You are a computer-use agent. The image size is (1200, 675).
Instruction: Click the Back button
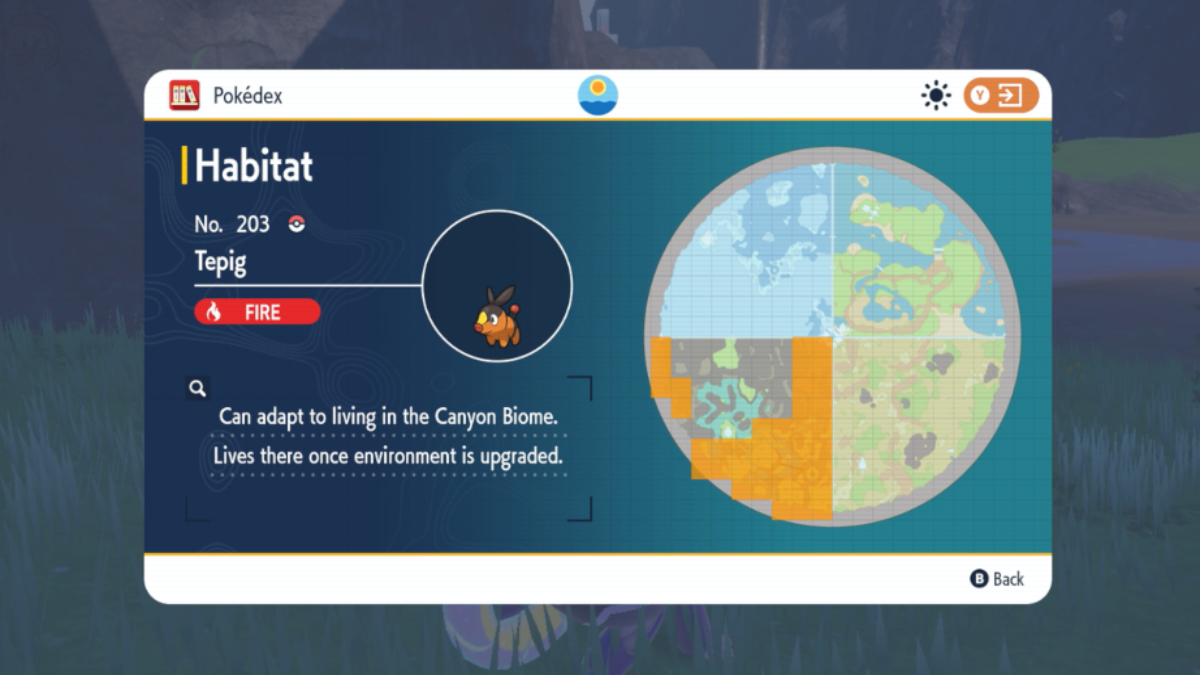click(997, 579)
